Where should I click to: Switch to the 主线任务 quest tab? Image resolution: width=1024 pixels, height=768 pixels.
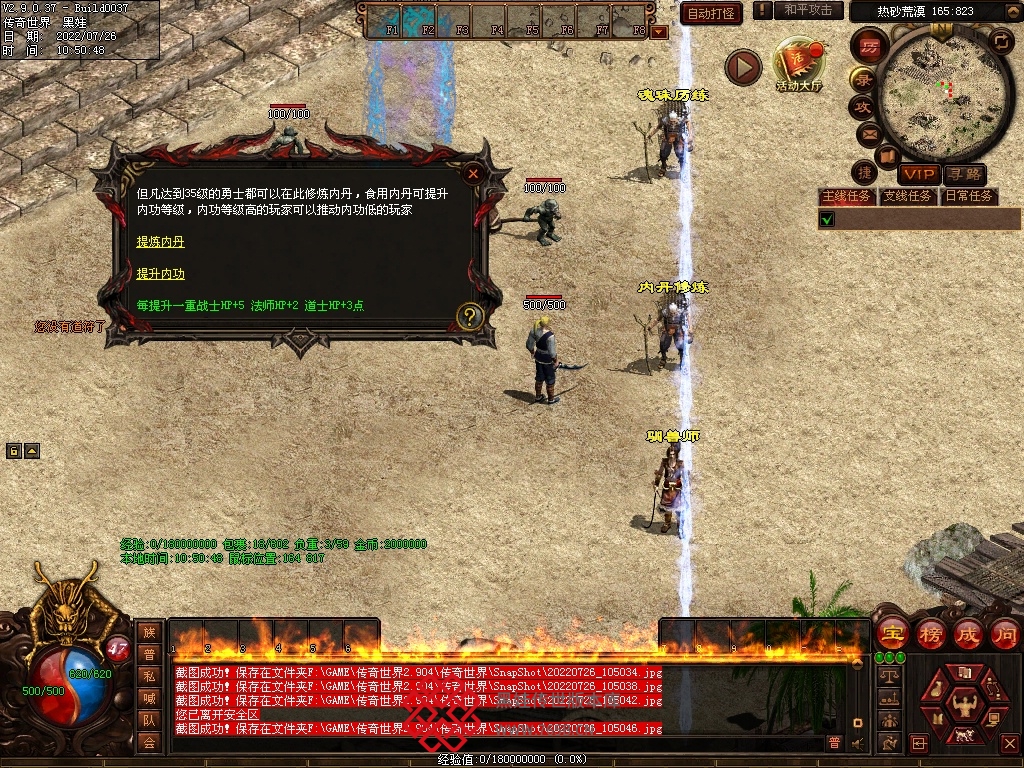846,196
